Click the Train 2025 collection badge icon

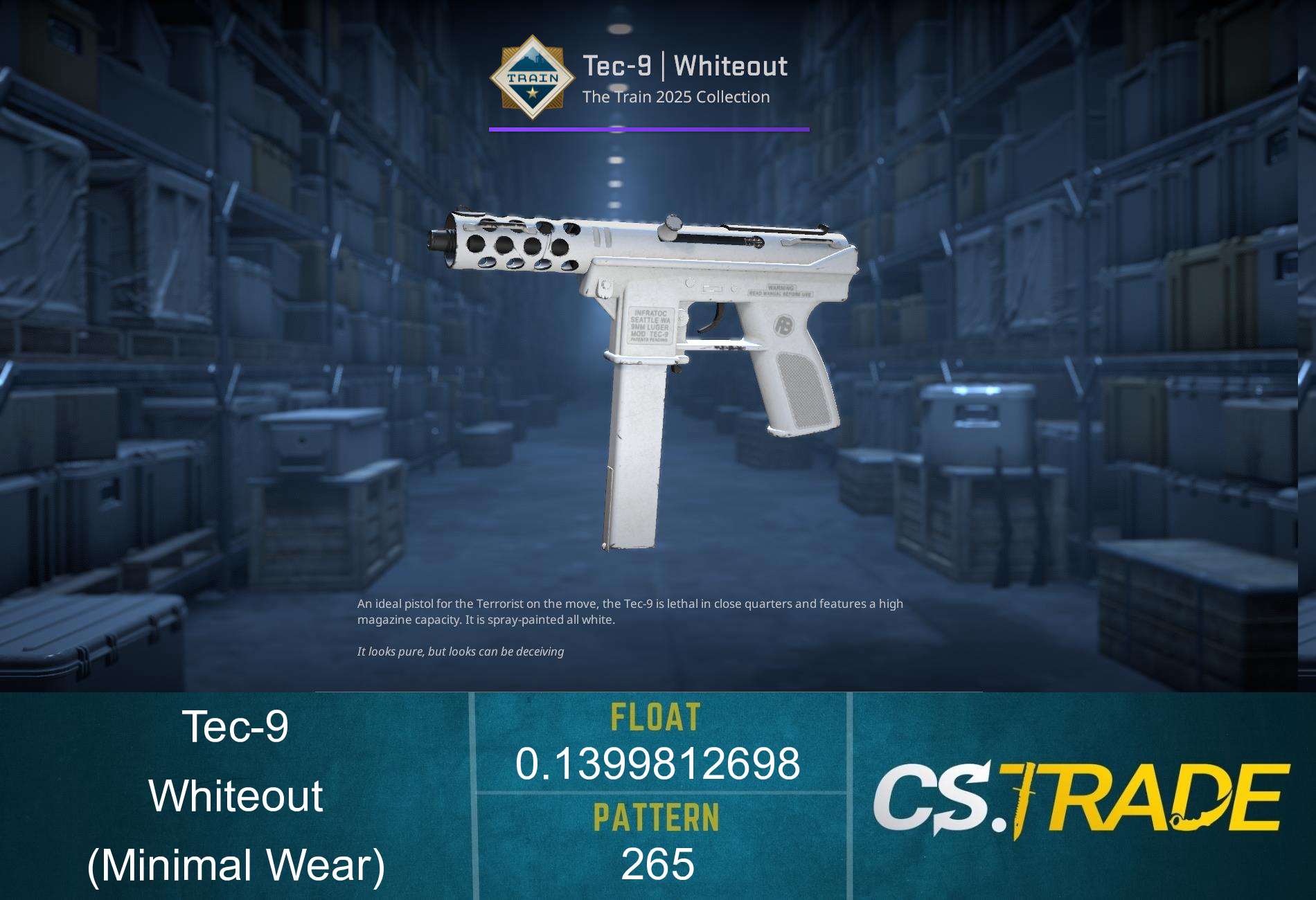click(533, 80)
